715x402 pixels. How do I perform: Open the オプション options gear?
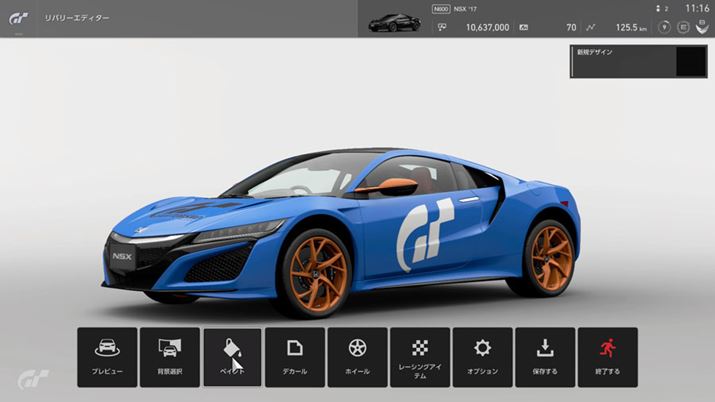482,357
